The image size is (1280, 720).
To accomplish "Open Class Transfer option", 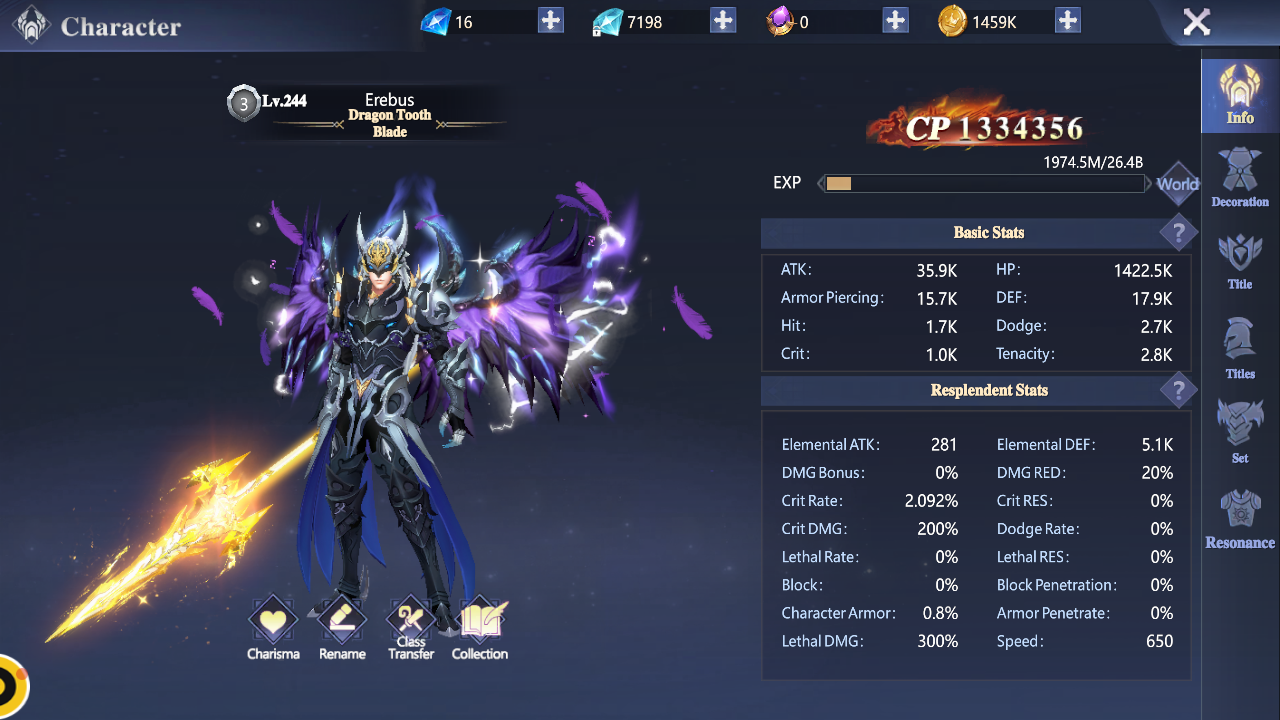I will coord(411,628).
